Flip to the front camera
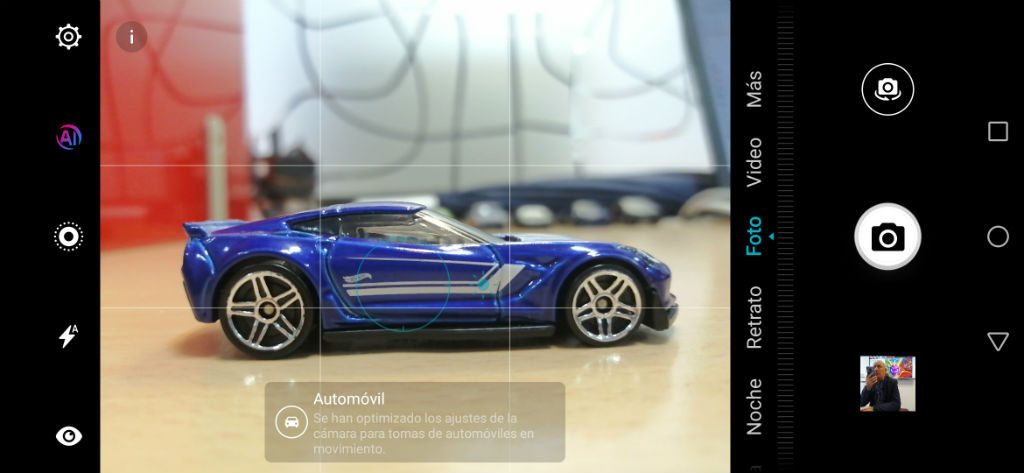 pyautogui.click(x=887, y=89)
